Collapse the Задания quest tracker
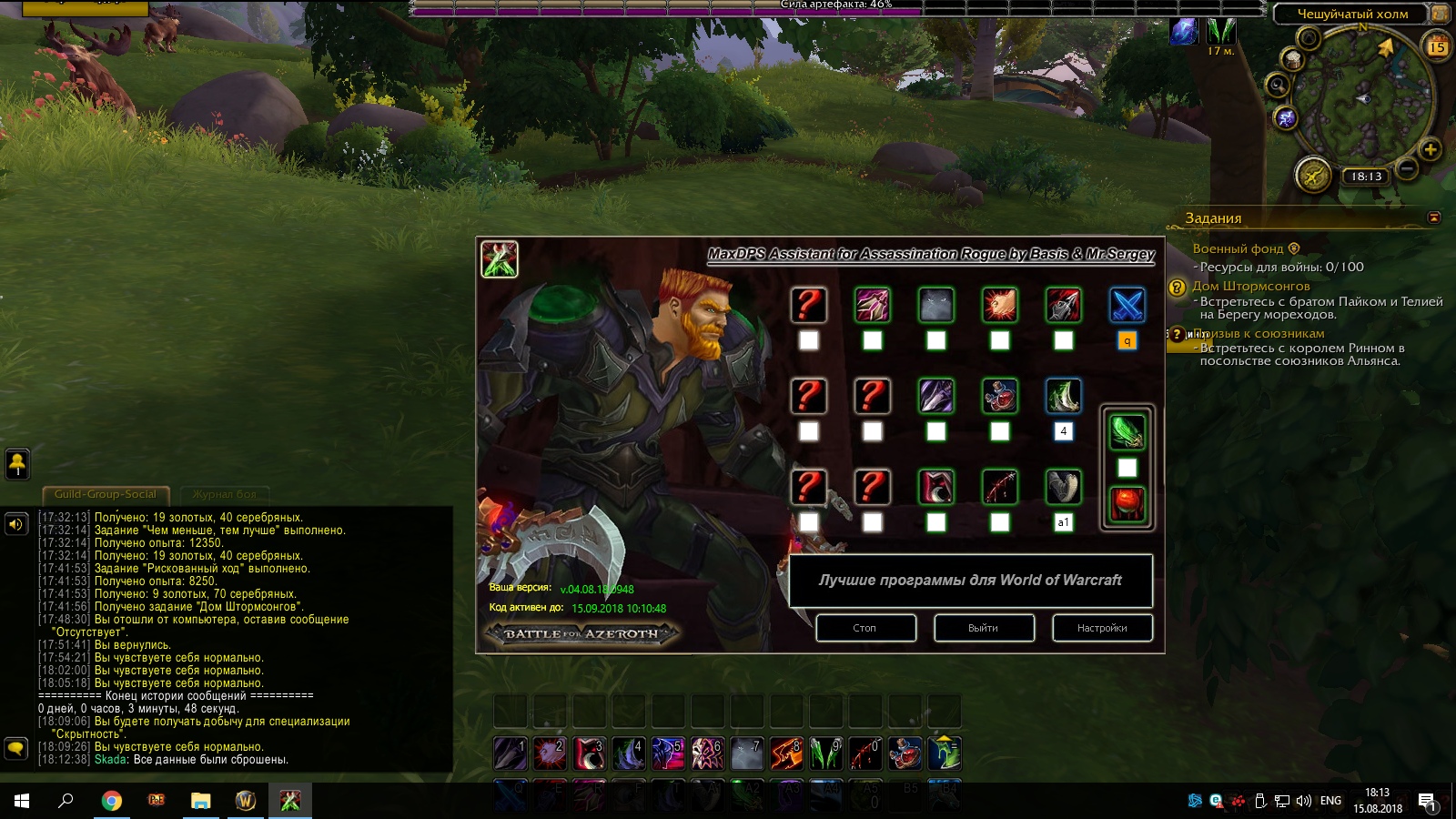 (x=1434, y=217)
